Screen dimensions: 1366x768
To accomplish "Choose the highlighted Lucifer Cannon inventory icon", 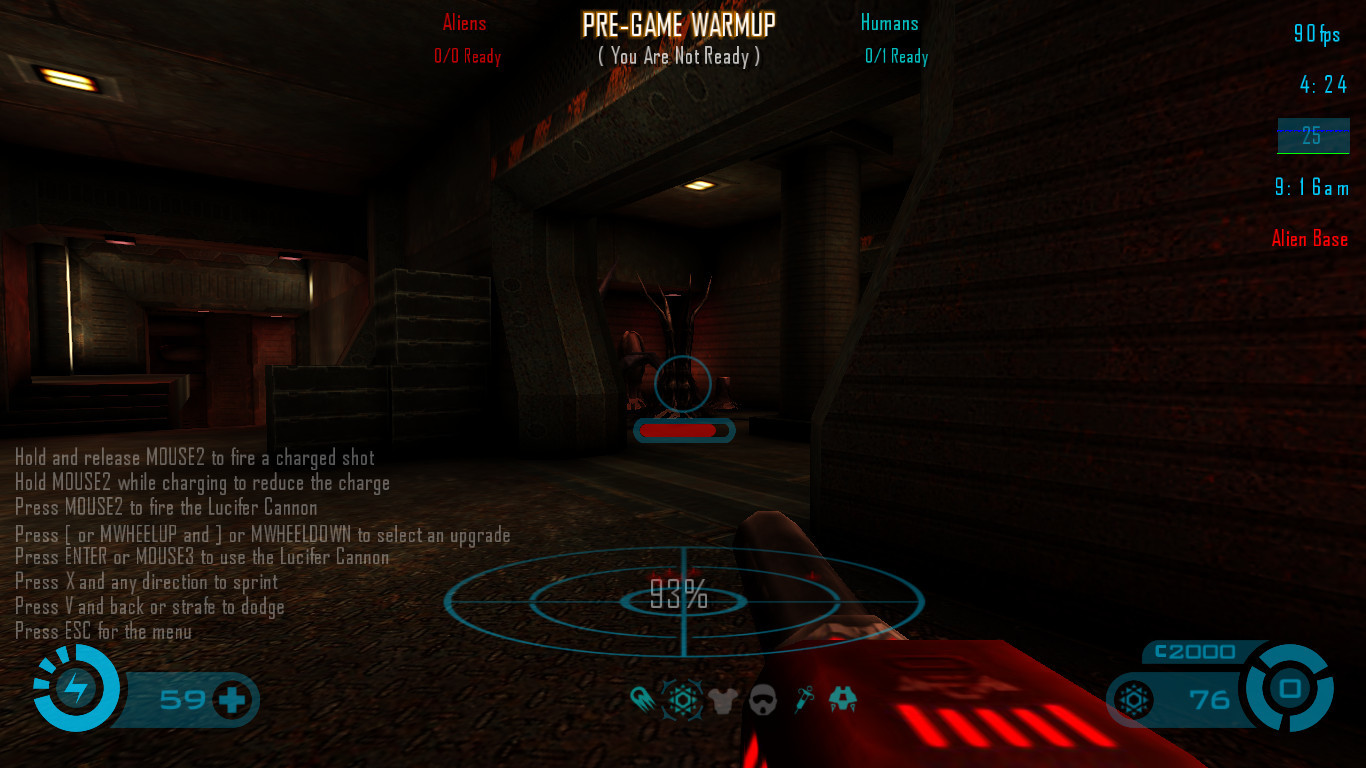I will click(x=683, y=699).
